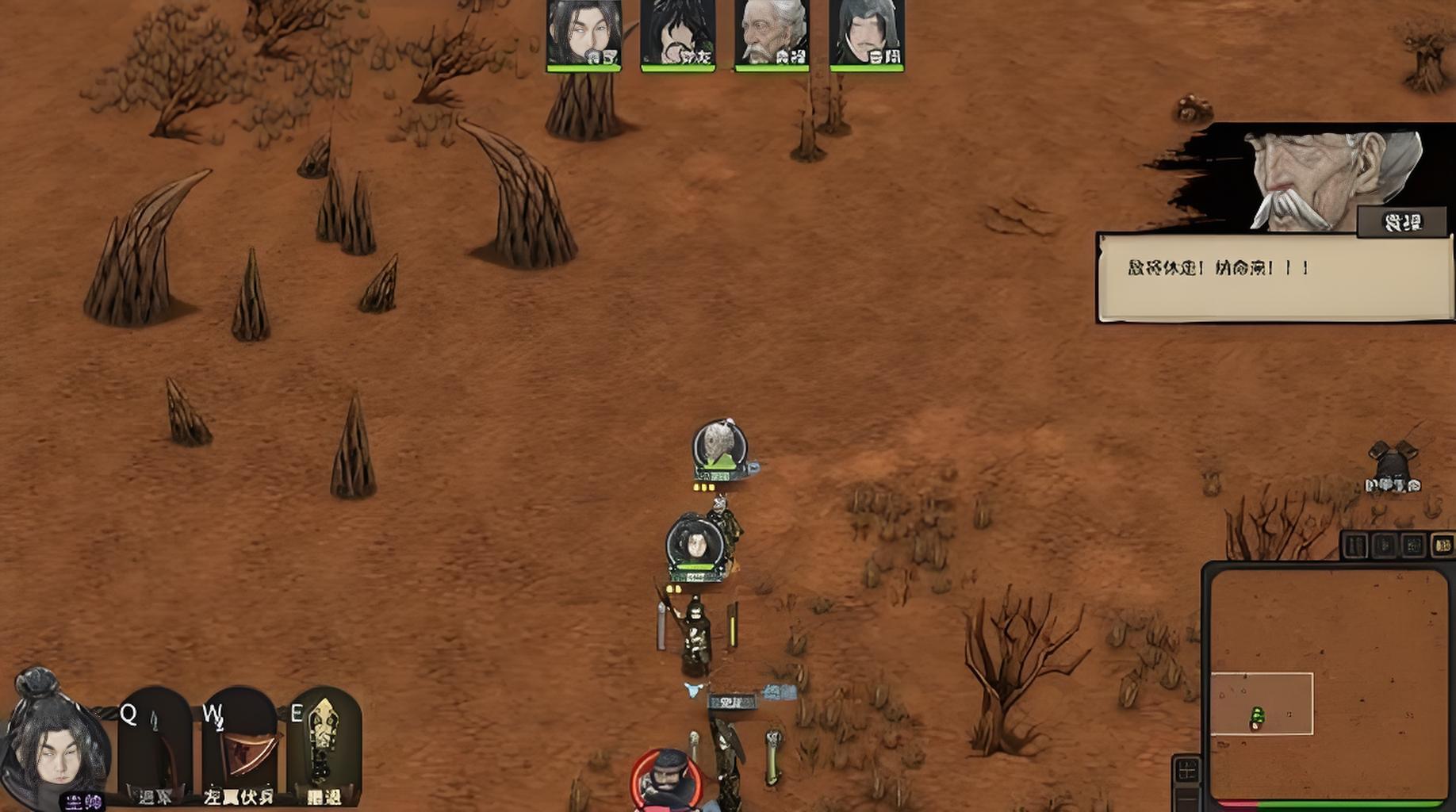Click the highlighted button above the minimap
1456x812 pixels.
click(1443, 546)
